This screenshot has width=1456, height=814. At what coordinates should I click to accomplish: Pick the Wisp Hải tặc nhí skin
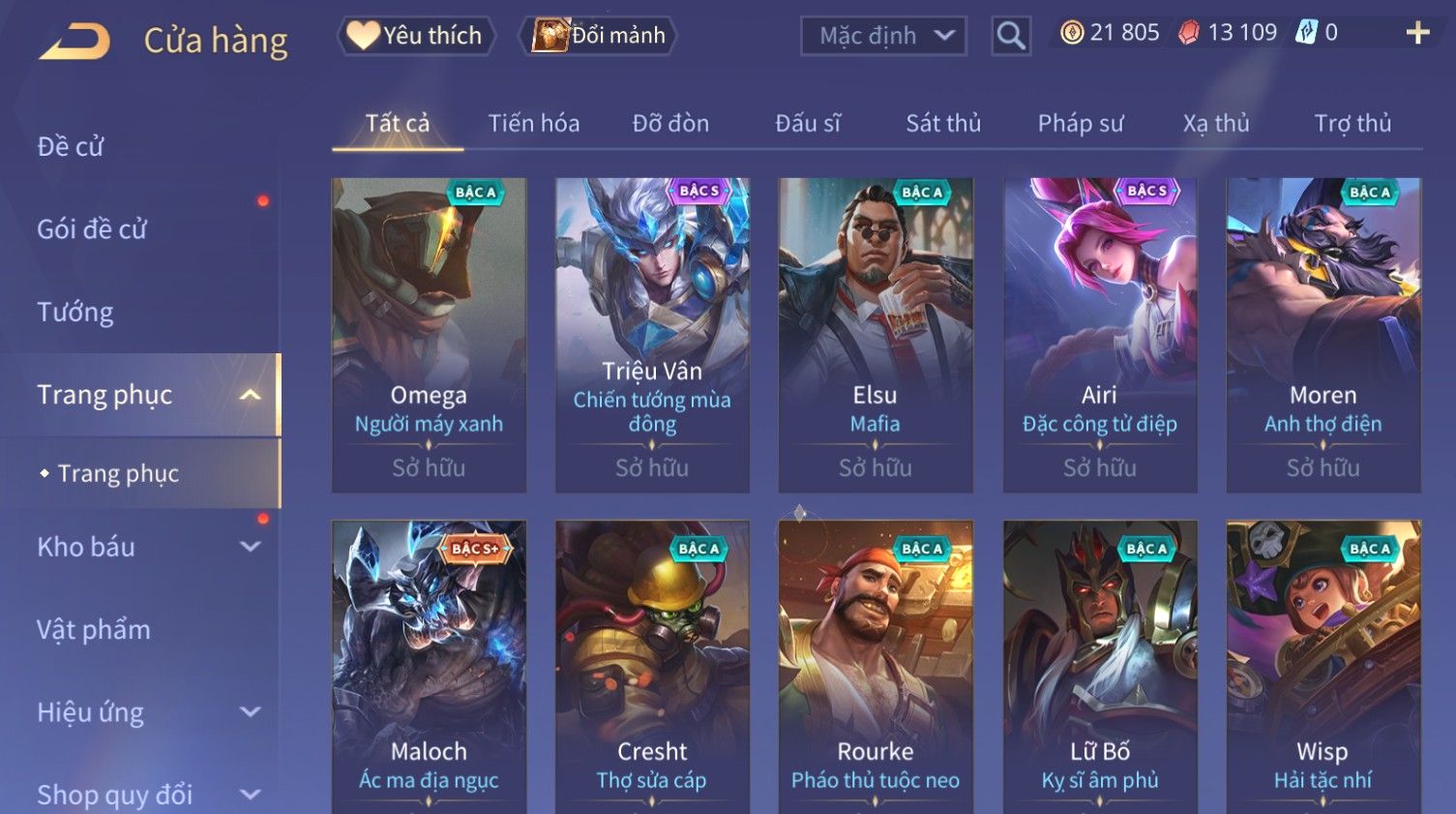1322,666
